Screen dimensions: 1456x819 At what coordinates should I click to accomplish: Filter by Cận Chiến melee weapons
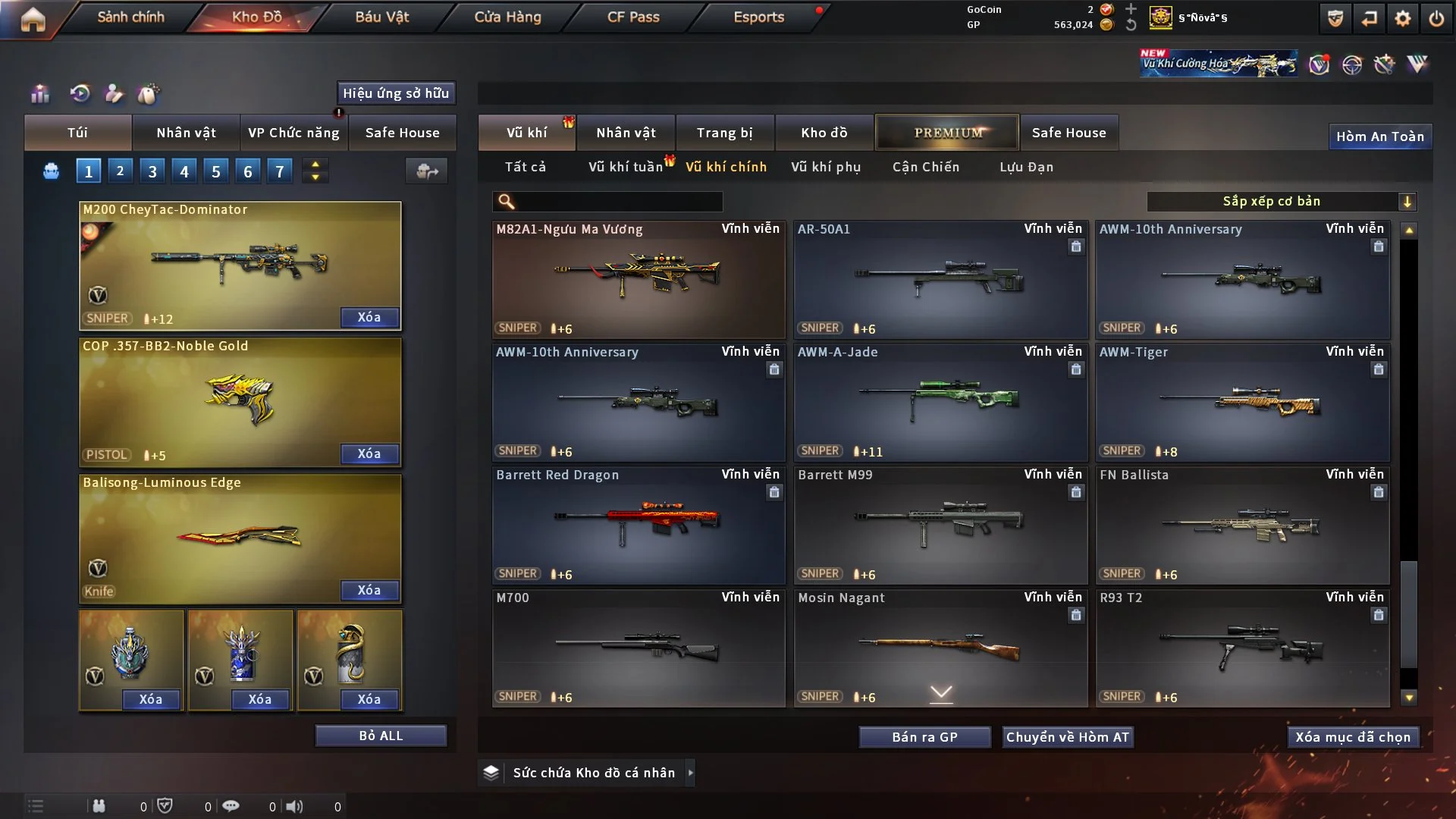(926, 167)
